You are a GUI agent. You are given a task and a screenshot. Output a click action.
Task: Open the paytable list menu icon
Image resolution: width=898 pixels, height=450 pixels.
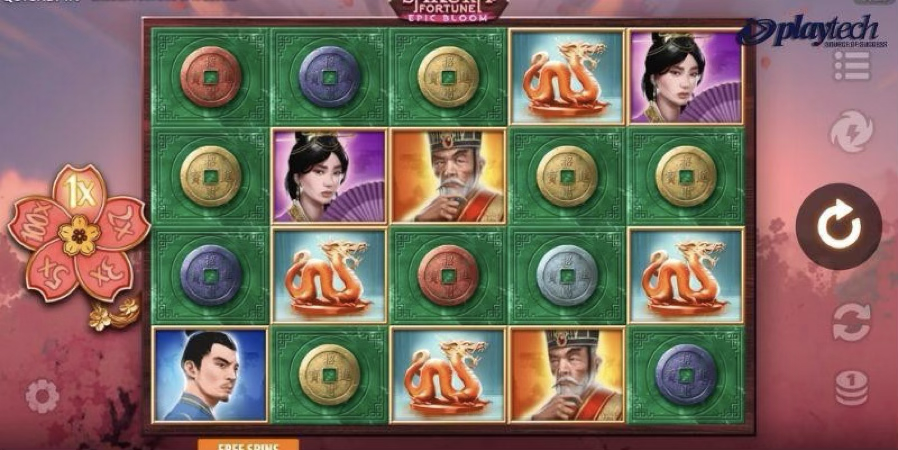pyautogui.click(x=851, y=65)
